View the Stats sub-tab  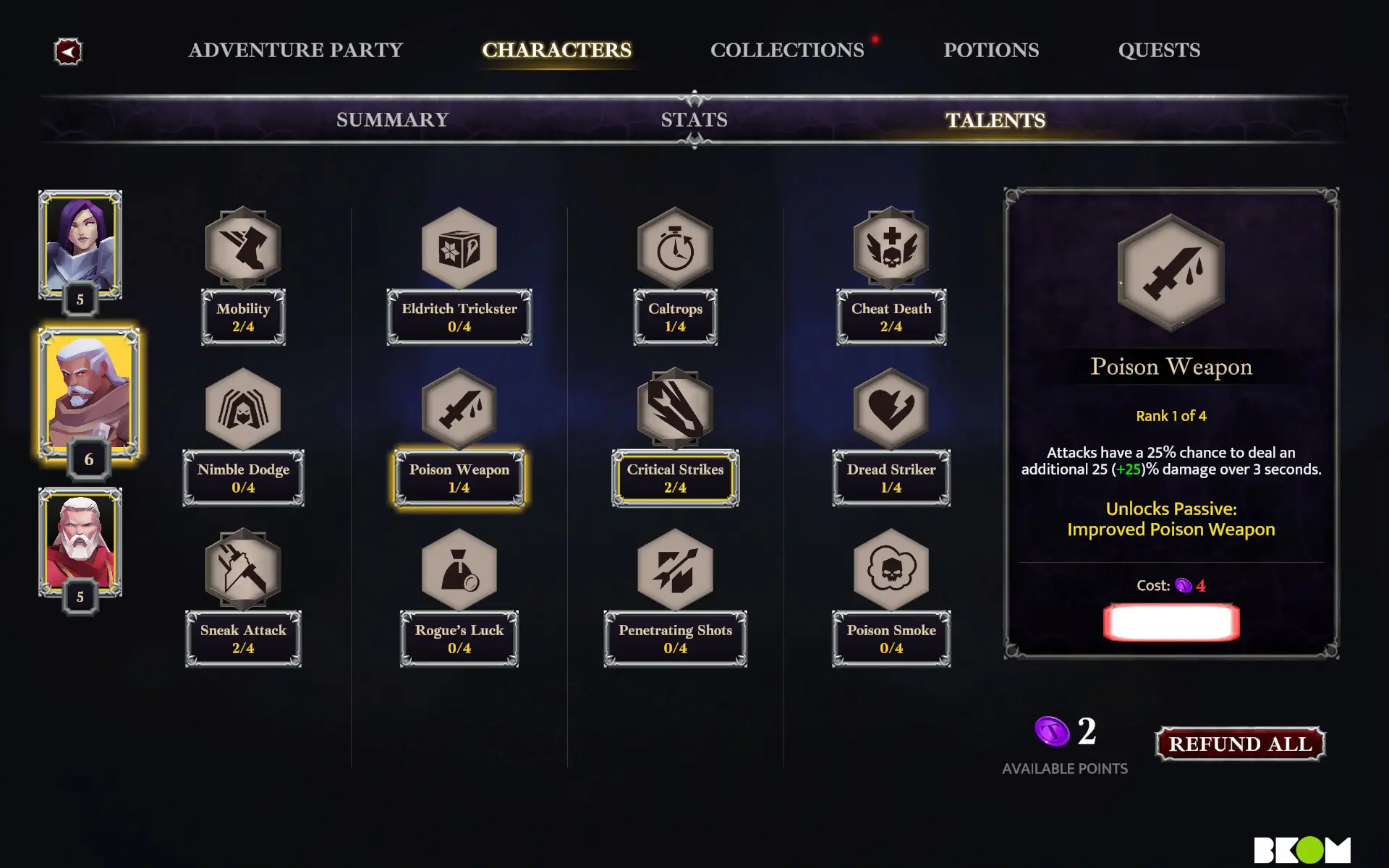click(x=694, y=119)
